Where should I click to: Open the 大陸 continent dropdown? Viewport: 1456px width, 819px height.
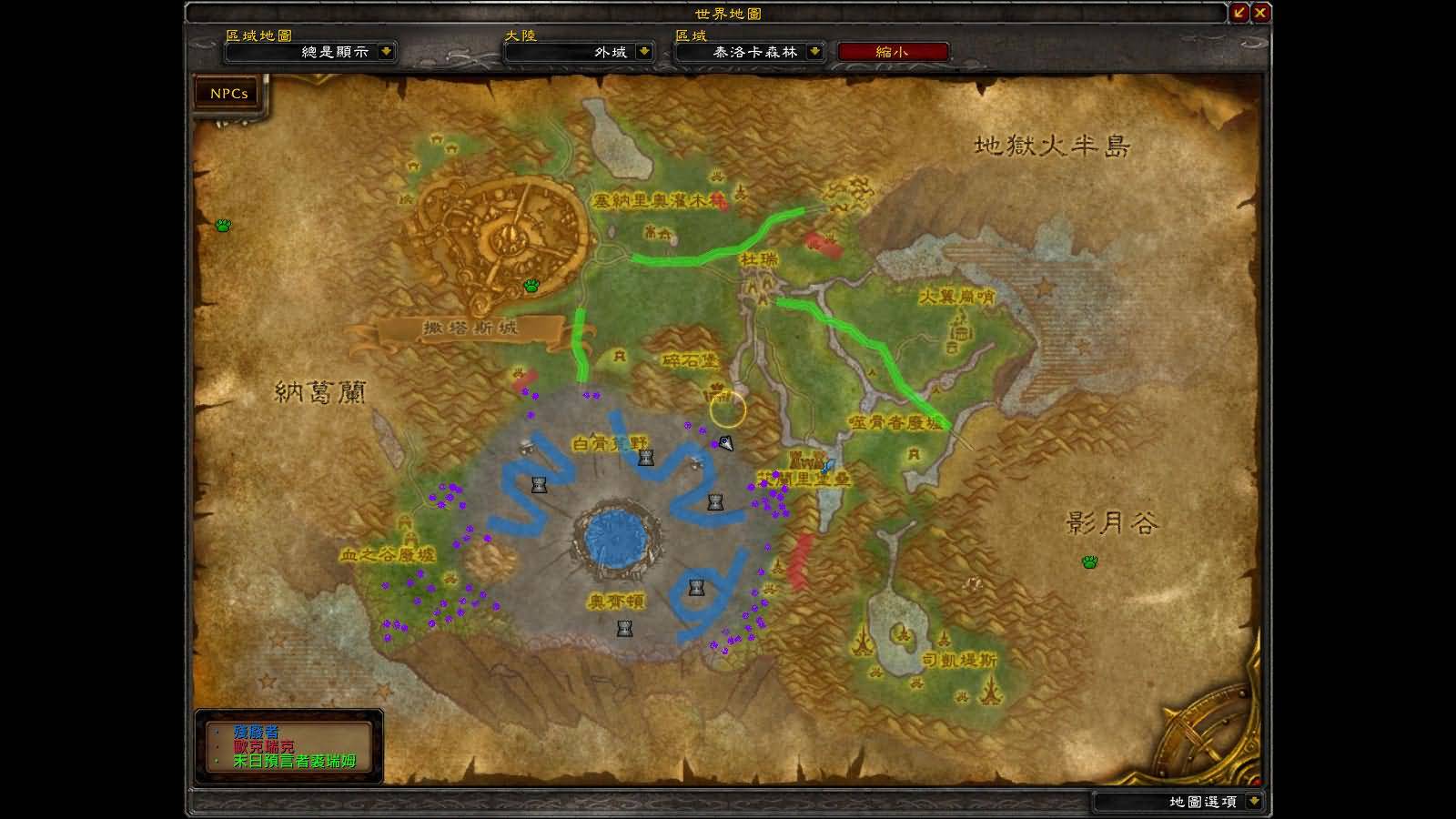(644, 52)
